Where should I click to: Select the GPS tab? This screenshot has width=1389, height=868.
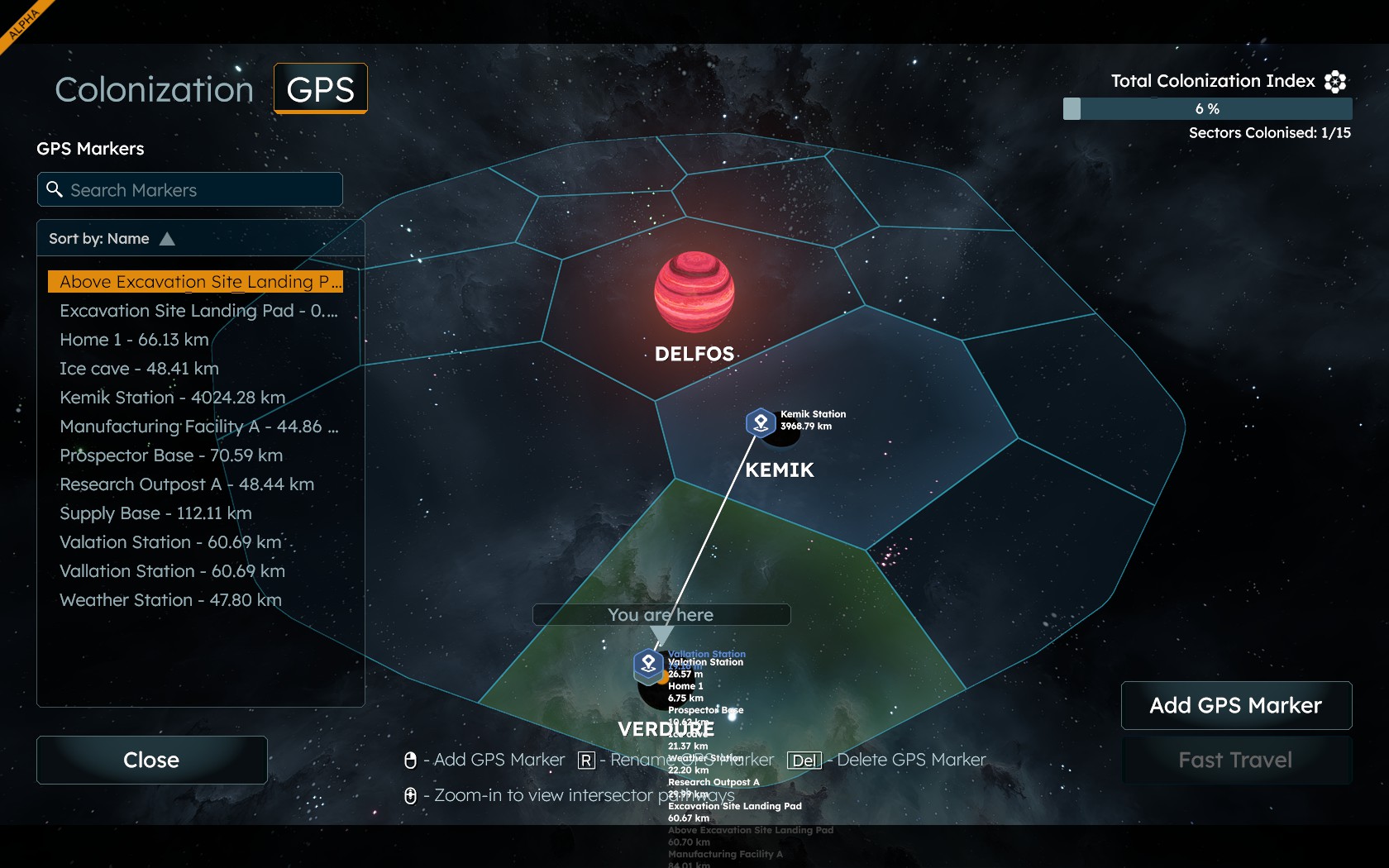point(320,88)
